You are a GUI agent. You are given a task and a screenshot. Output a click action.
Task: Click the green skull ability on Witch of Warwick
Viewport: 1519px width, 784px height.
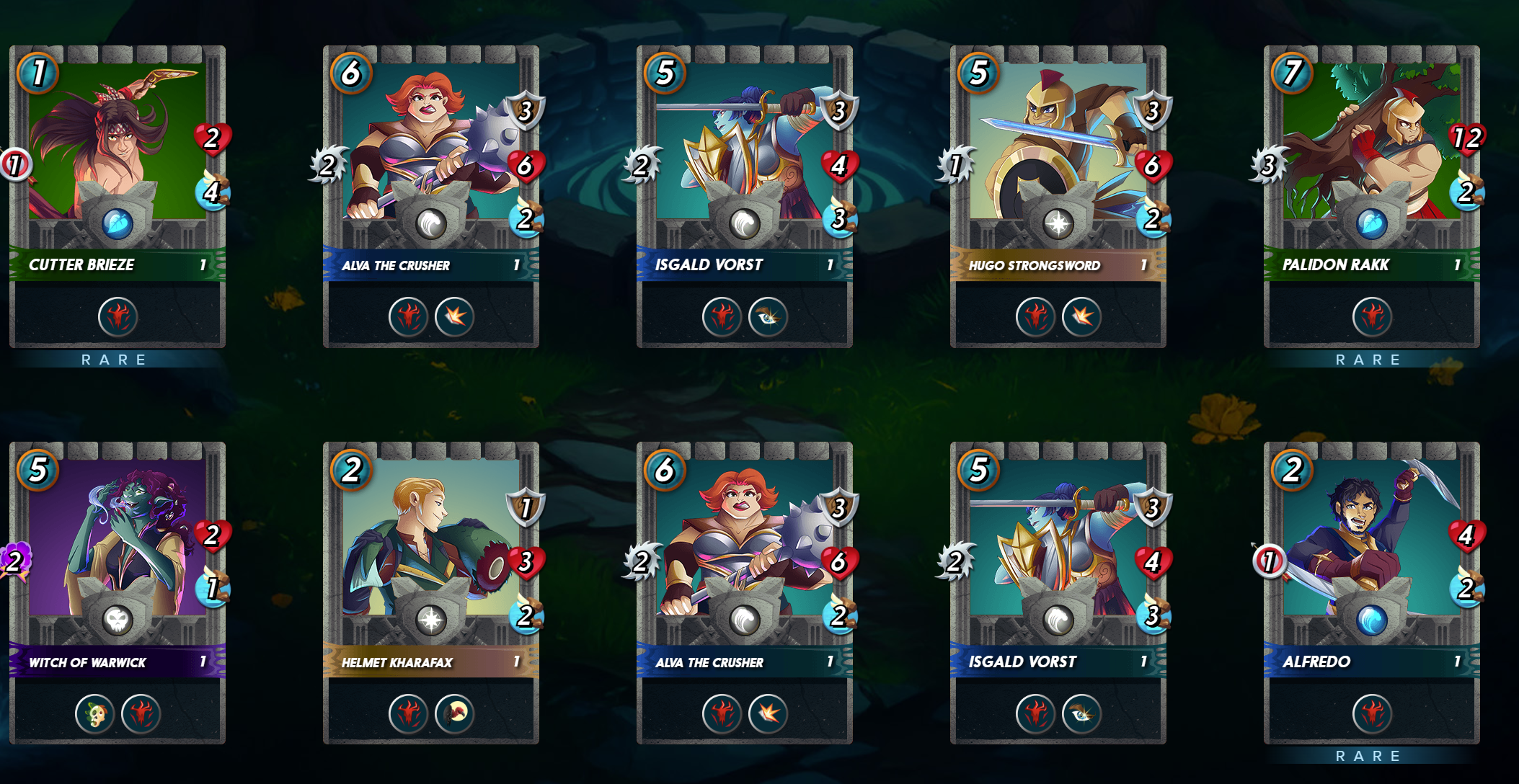click(x=95, y=713)
